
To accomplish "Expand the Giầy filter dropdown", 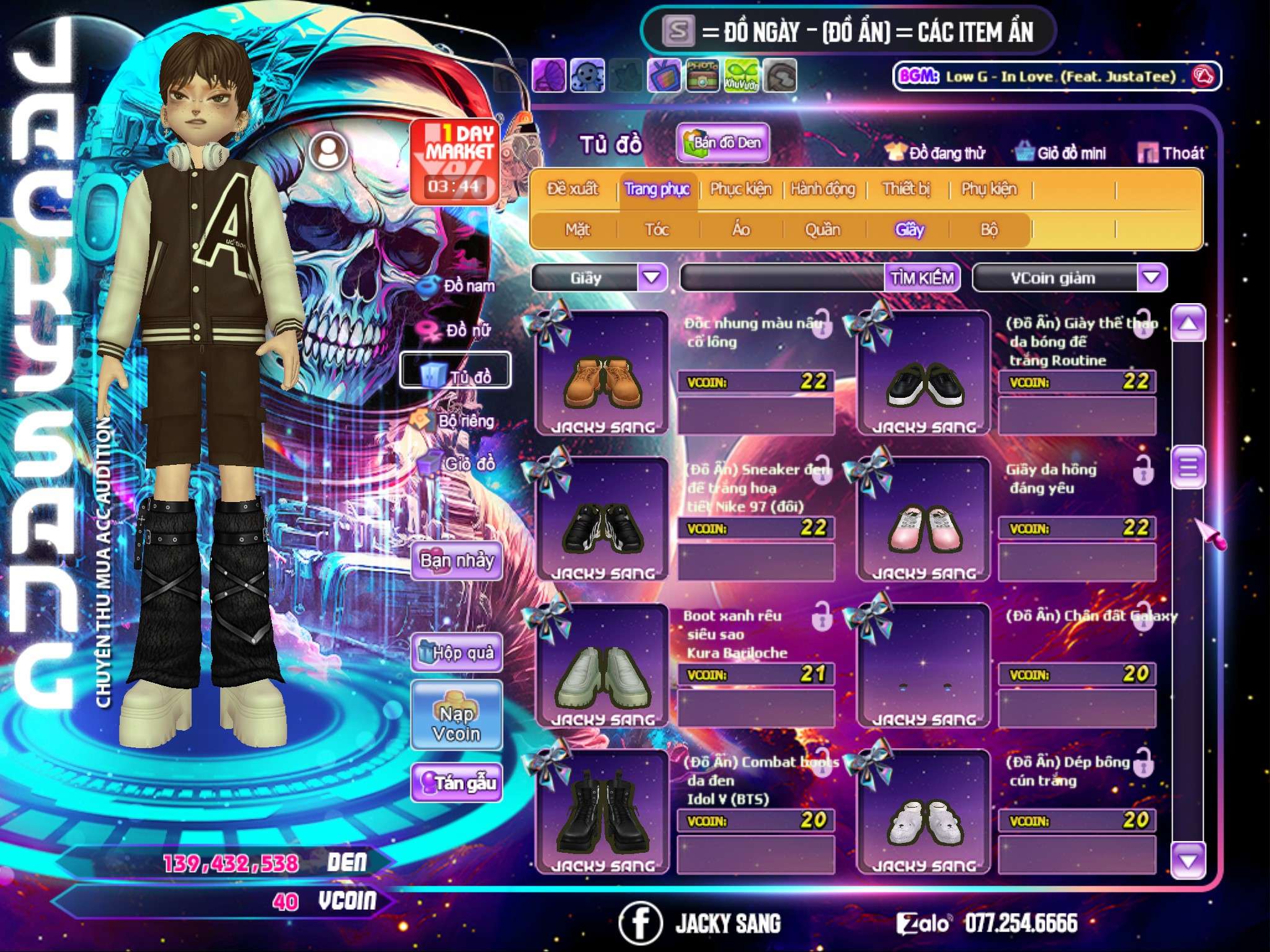I will pyautogui.click(x=652, y=278).
